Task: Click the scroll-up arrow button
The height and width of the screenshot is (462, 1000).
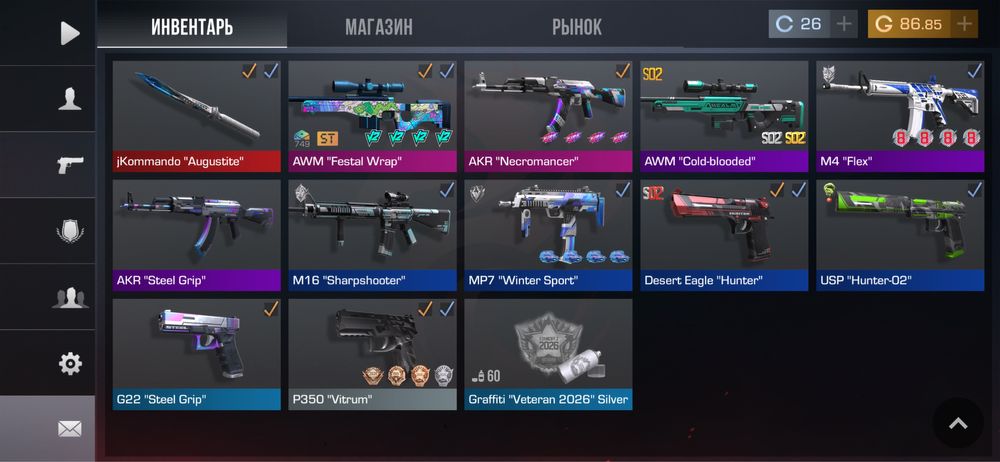Action: pos(958,423)
